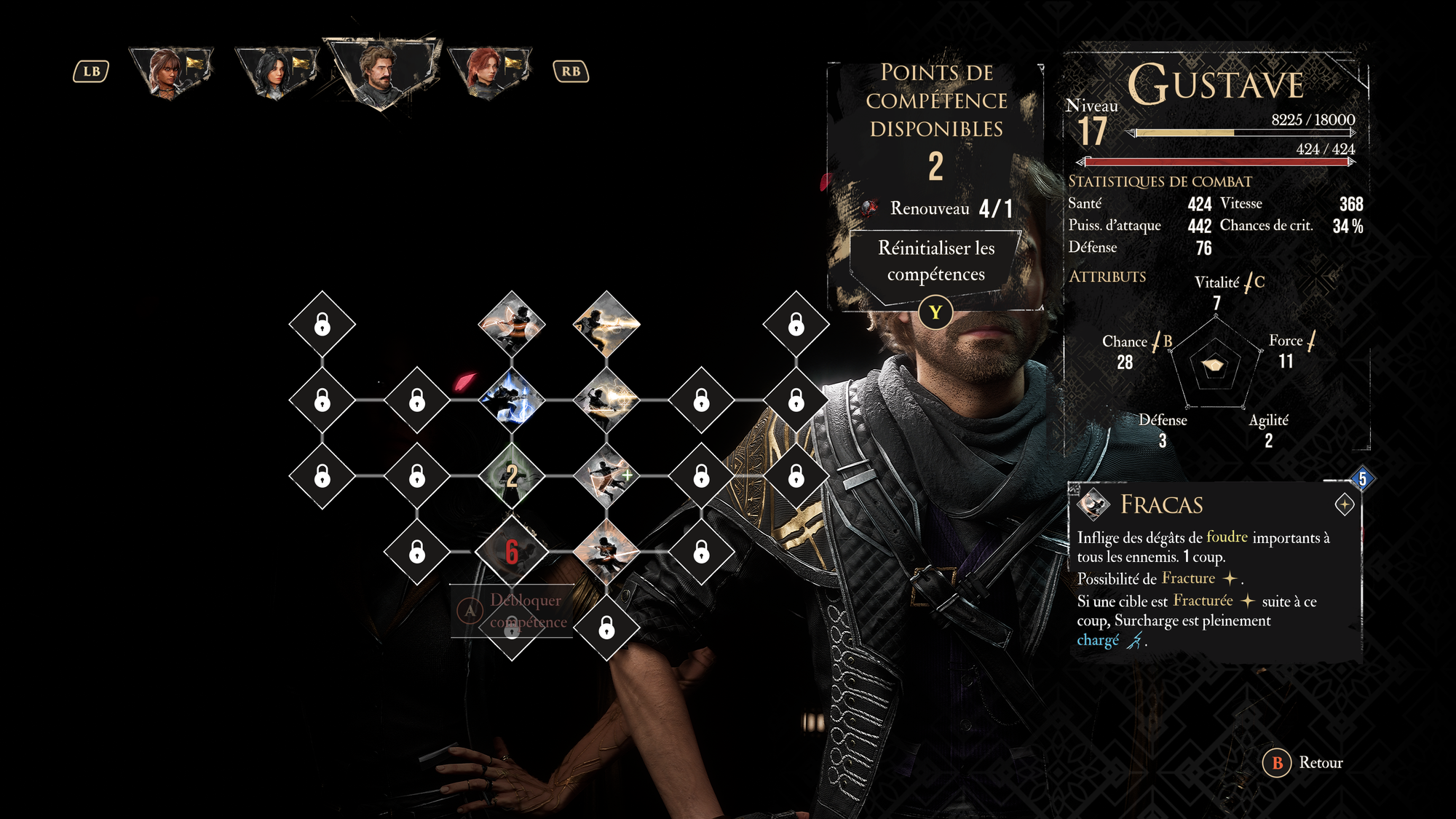This screenshot has width=1456, height=819.
Task: Click Réinitialiser les compétences button
Action: point(935,261)
